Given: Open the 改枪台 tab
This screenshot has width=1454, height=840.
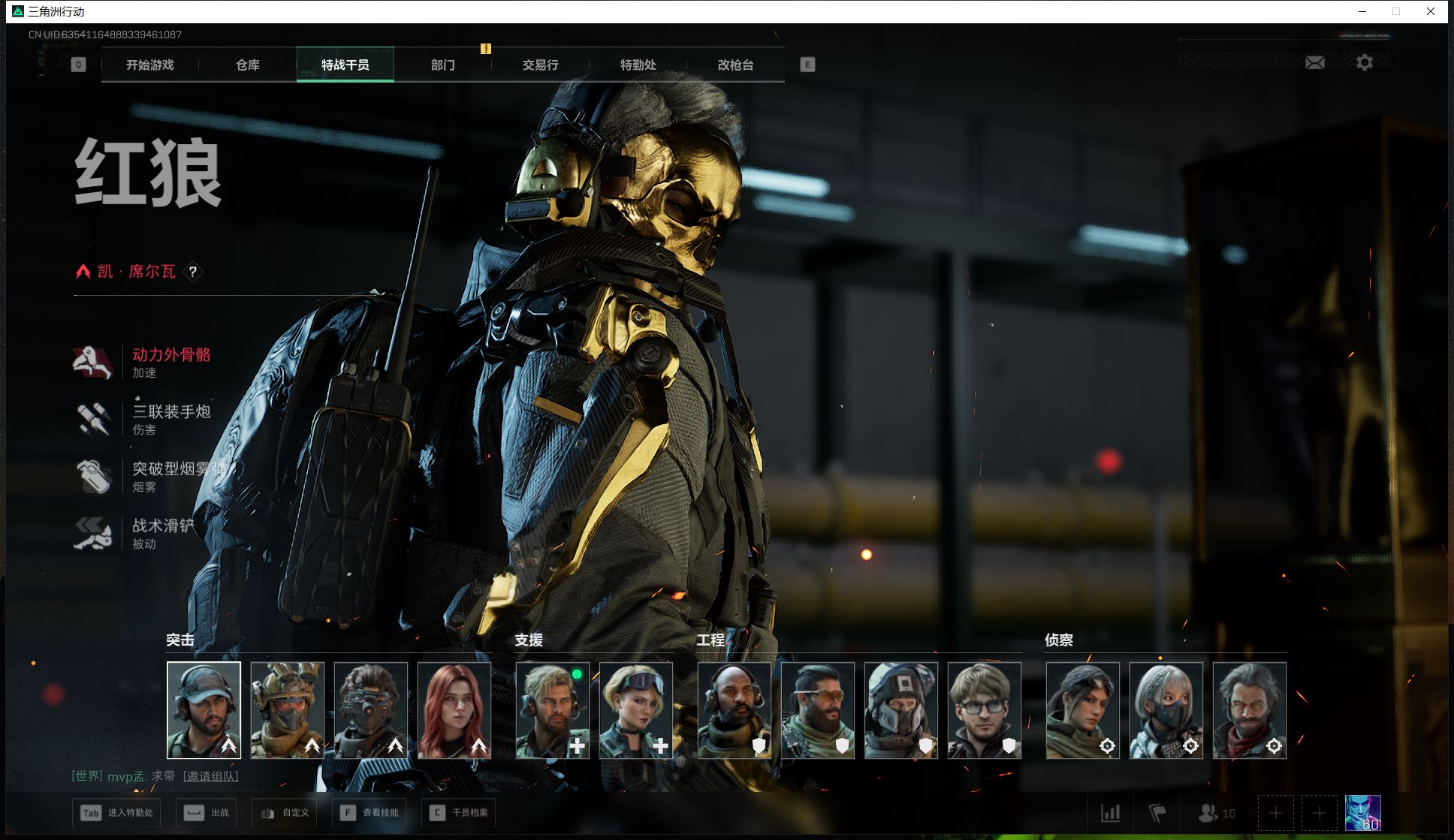Looking at the screenshot, I should 735,65.
